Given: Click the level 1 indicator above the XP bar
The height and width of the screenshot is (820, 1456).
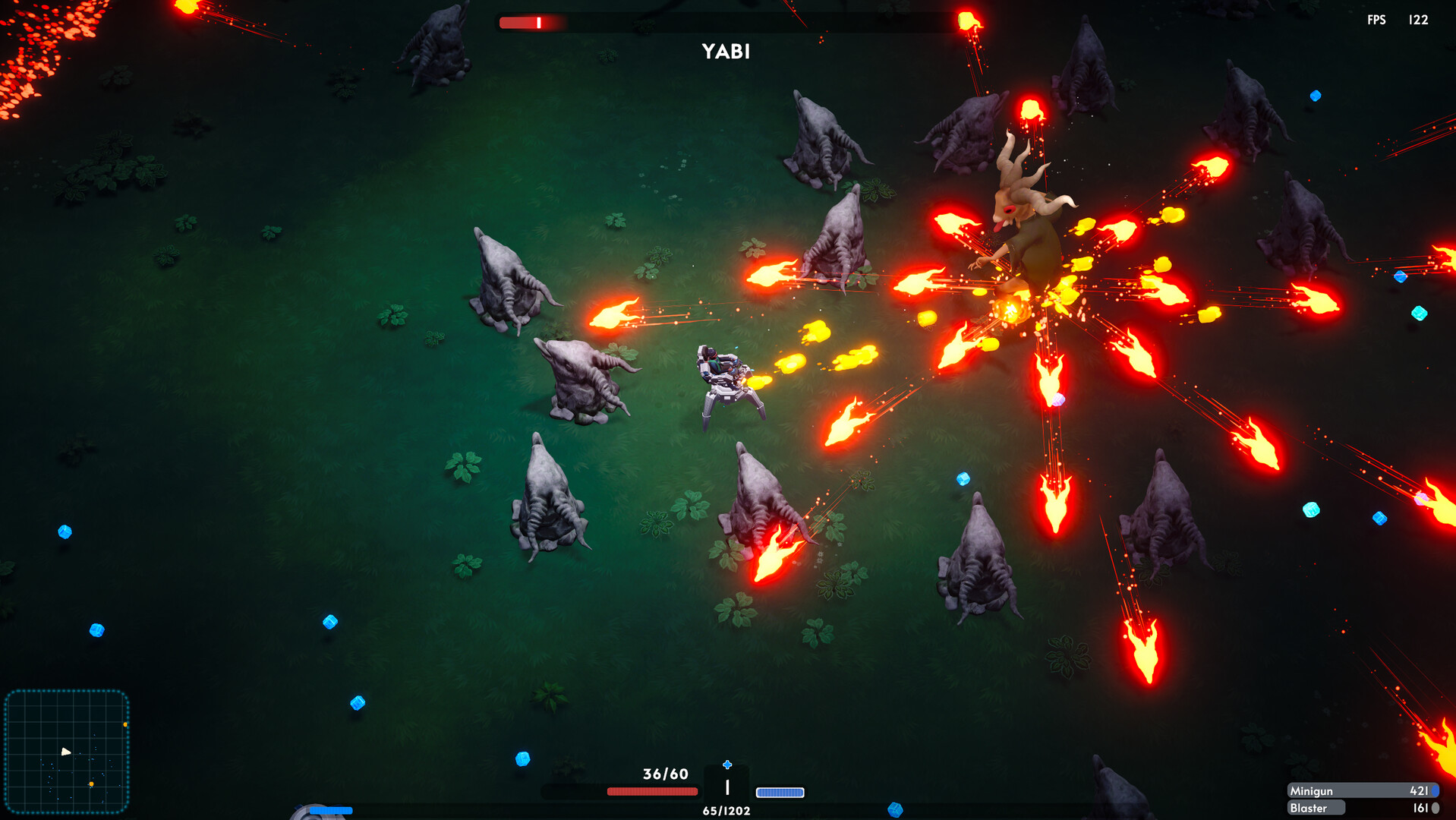Looking at the screenshot, I should (x=726, y=788).
